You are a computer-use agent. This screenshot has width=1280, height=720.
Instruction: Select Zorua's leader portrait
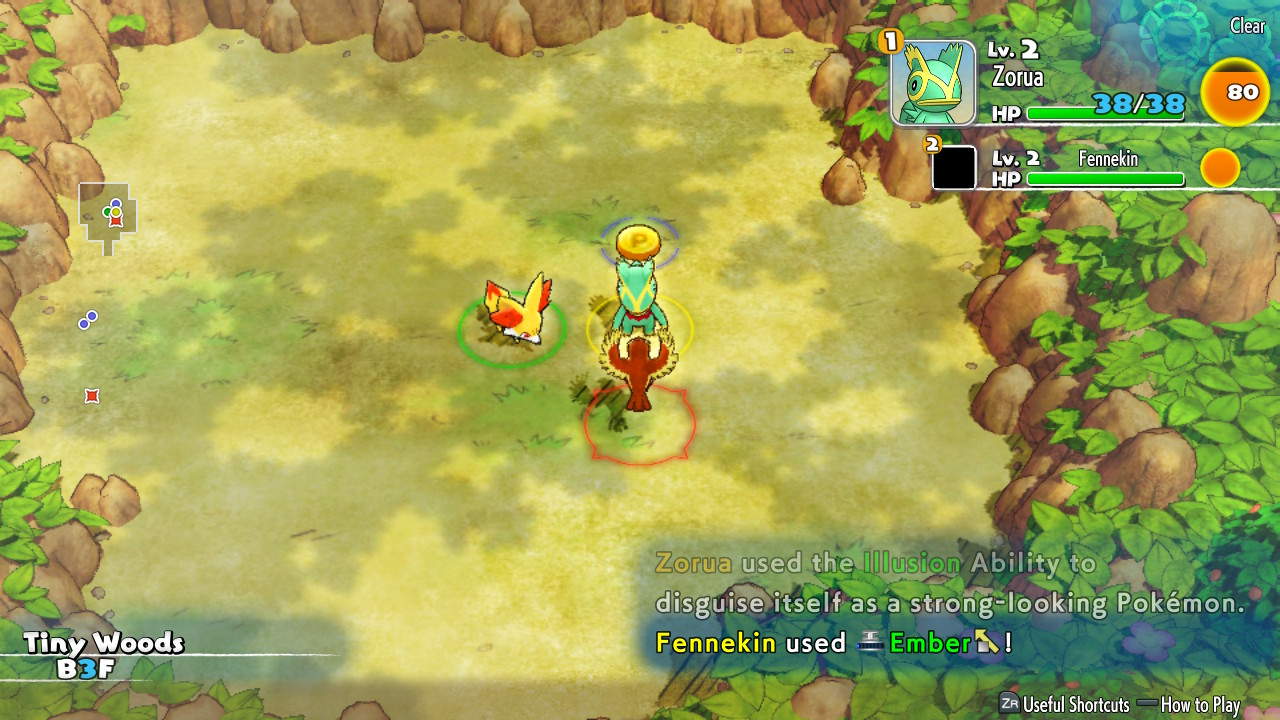[x=933, y=83]
